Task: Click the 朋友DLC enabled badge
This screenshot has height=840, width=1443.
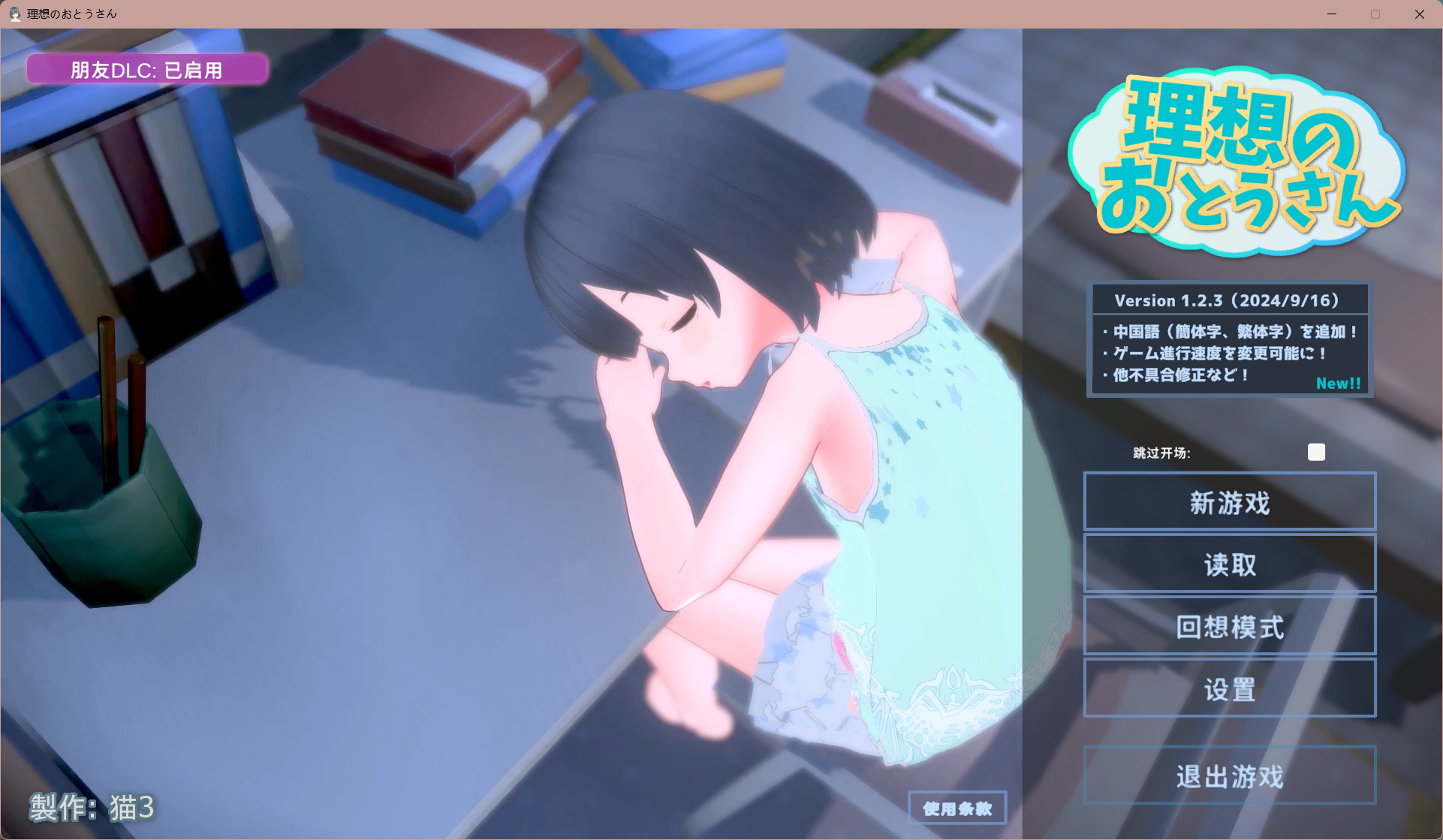Action: (x=147, y=70)
